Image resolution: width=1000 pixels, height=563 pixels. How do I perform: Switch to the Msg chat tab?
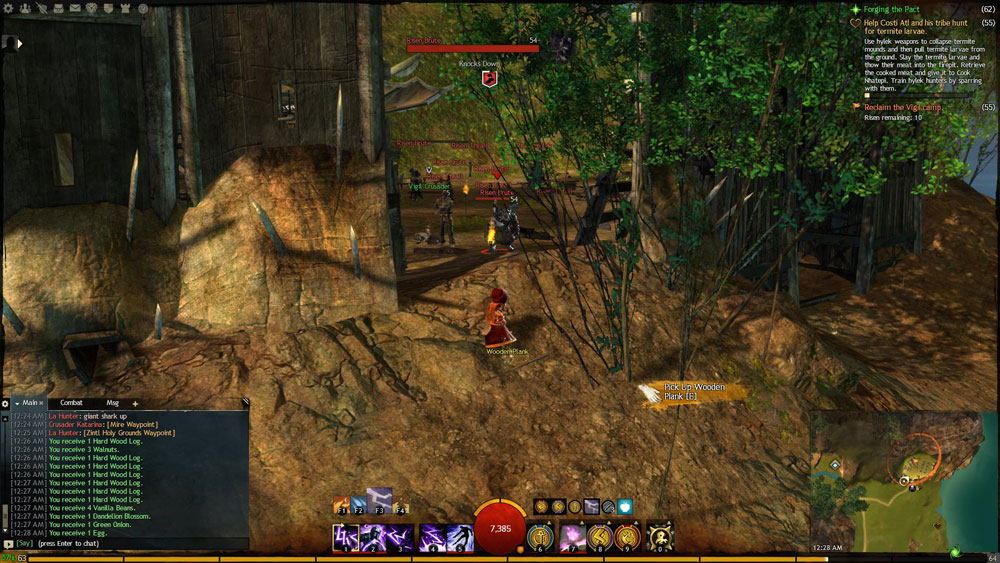[112, 403]
